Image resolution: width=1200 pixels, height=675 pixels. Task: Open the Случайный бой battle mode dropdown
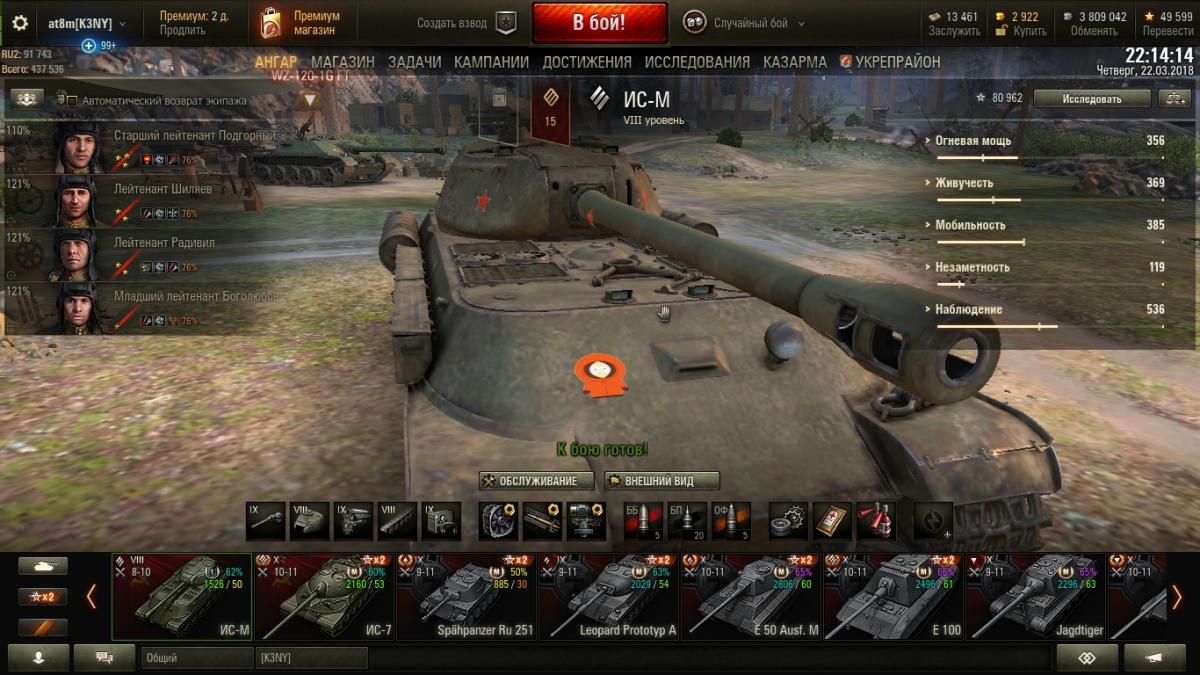744,23
